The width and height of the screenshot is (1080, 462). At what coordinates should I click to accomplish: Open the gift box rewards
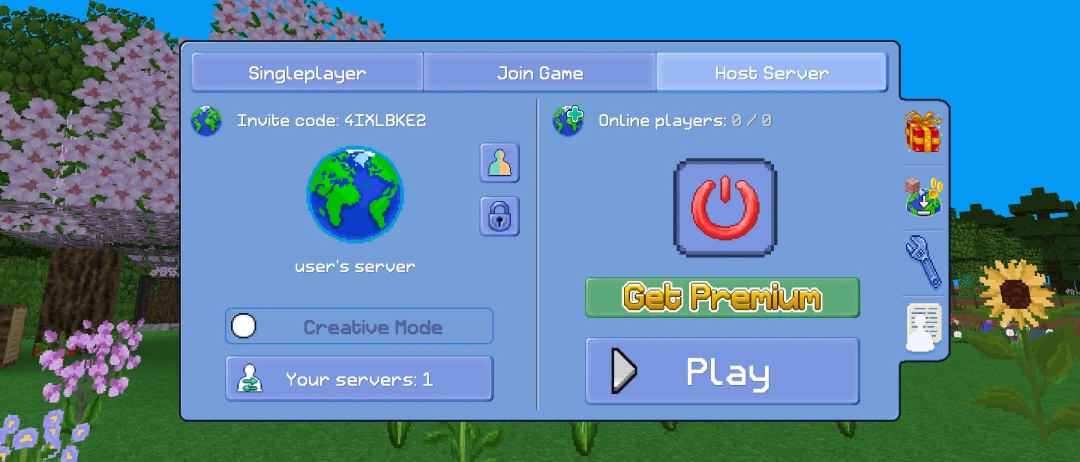click(x=923, y=132)
